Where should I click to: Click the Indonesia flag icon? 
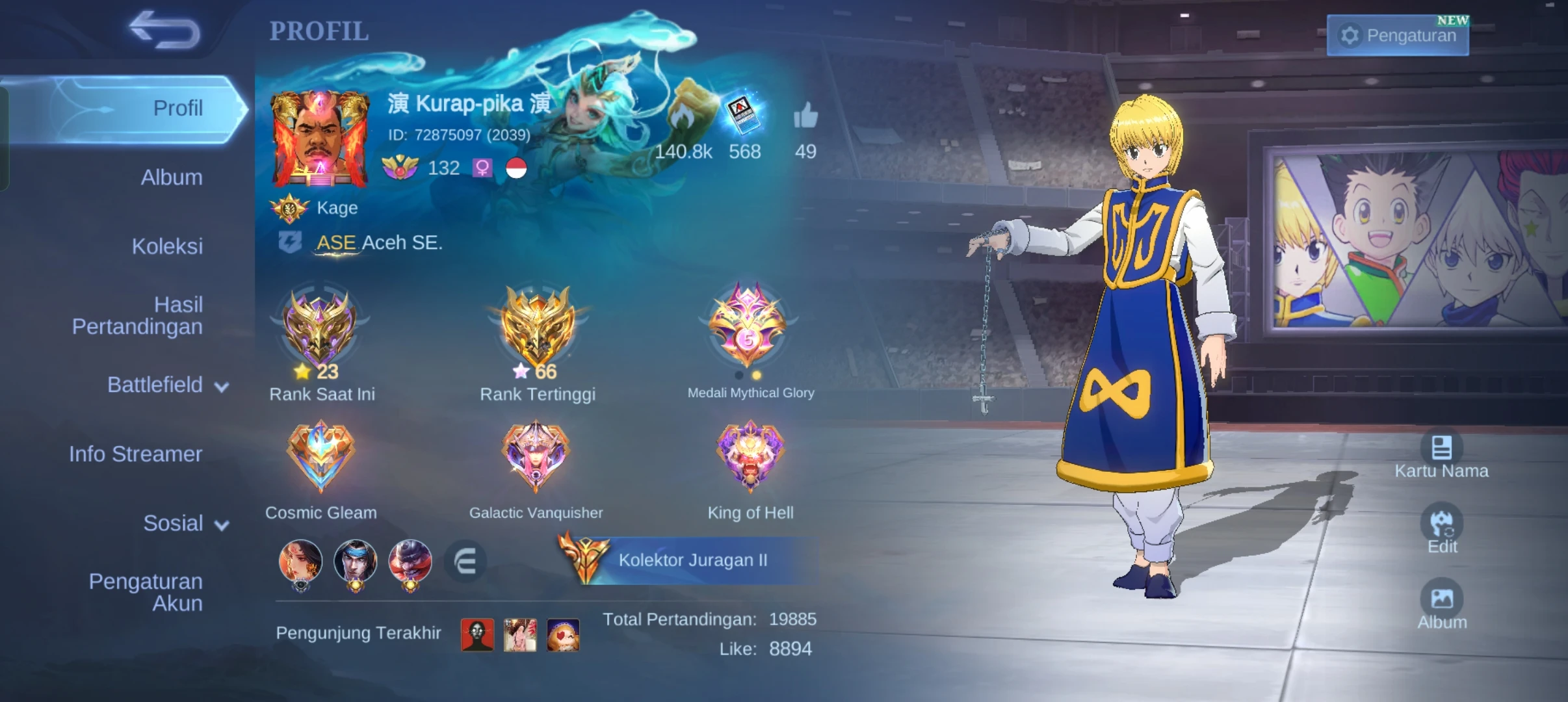pos(517,168)
